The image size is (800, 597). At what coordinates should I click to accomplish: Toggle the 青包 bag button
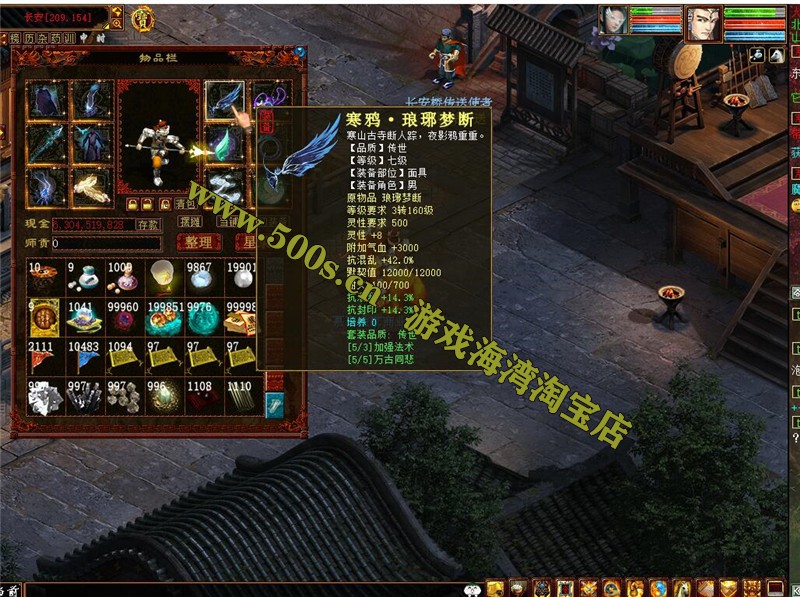(183, 203)
